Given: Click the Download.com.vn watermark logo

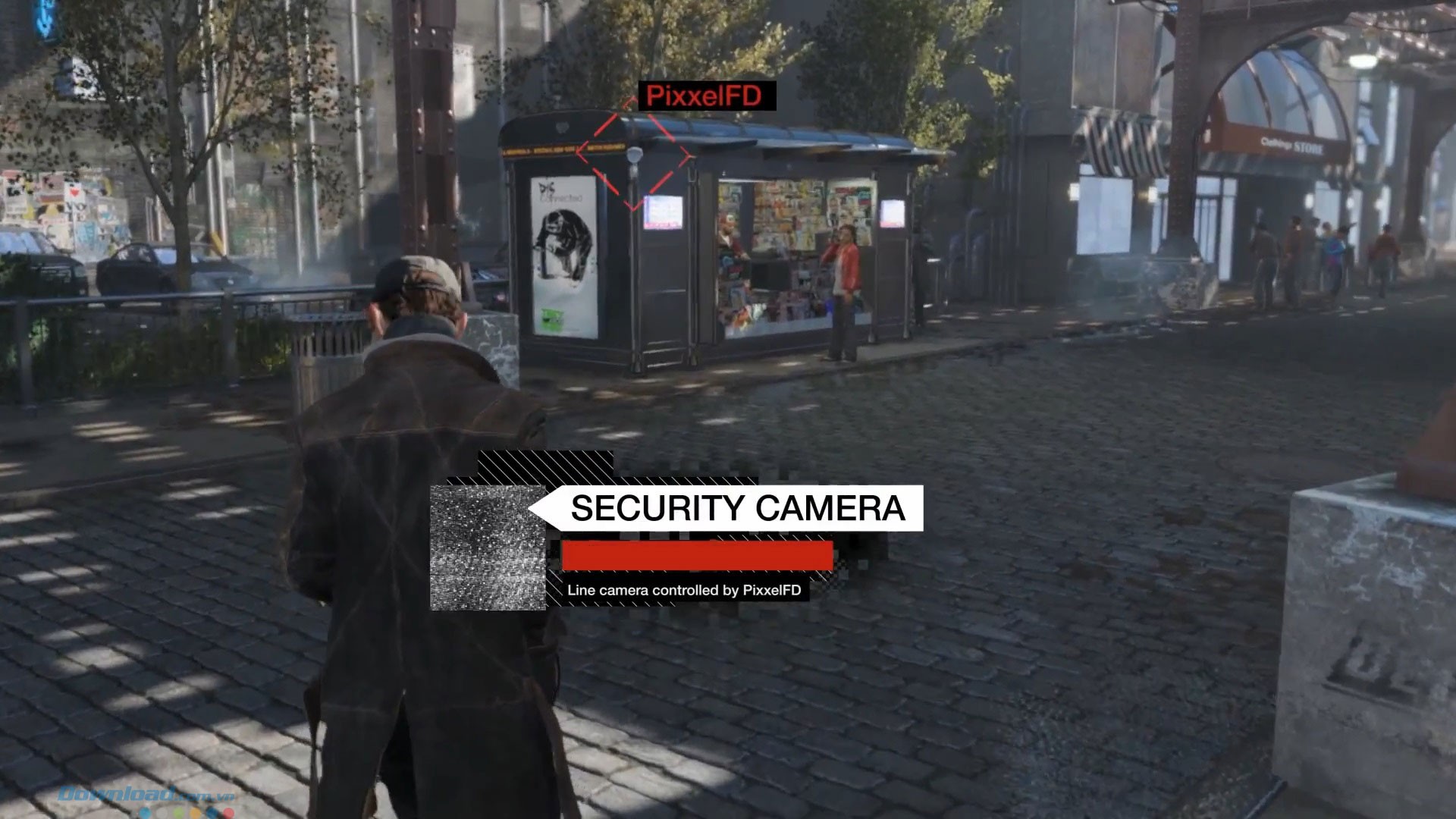Looking at the screenshot, I should click(x=146, y=796).
